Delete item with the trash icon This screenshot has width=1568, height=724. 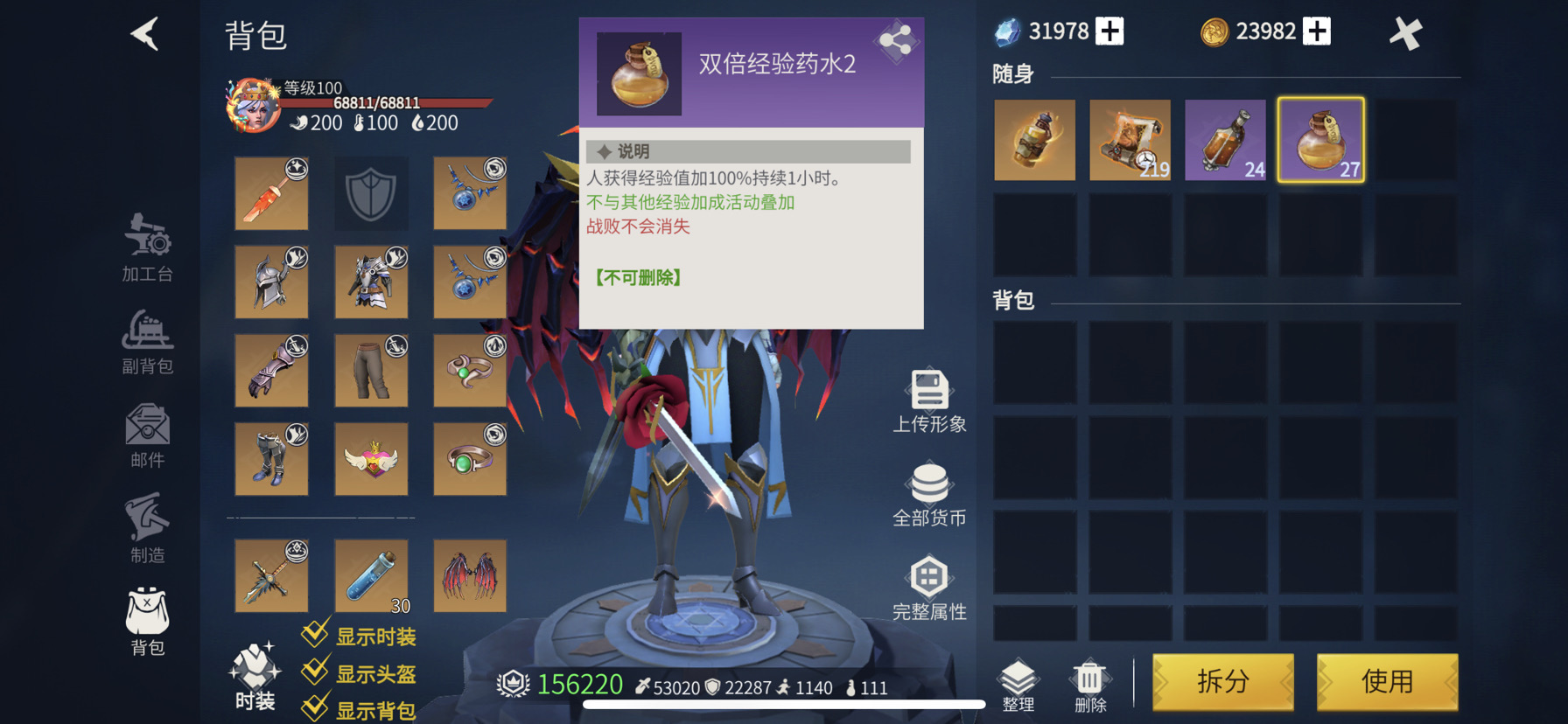[1089, 685]
